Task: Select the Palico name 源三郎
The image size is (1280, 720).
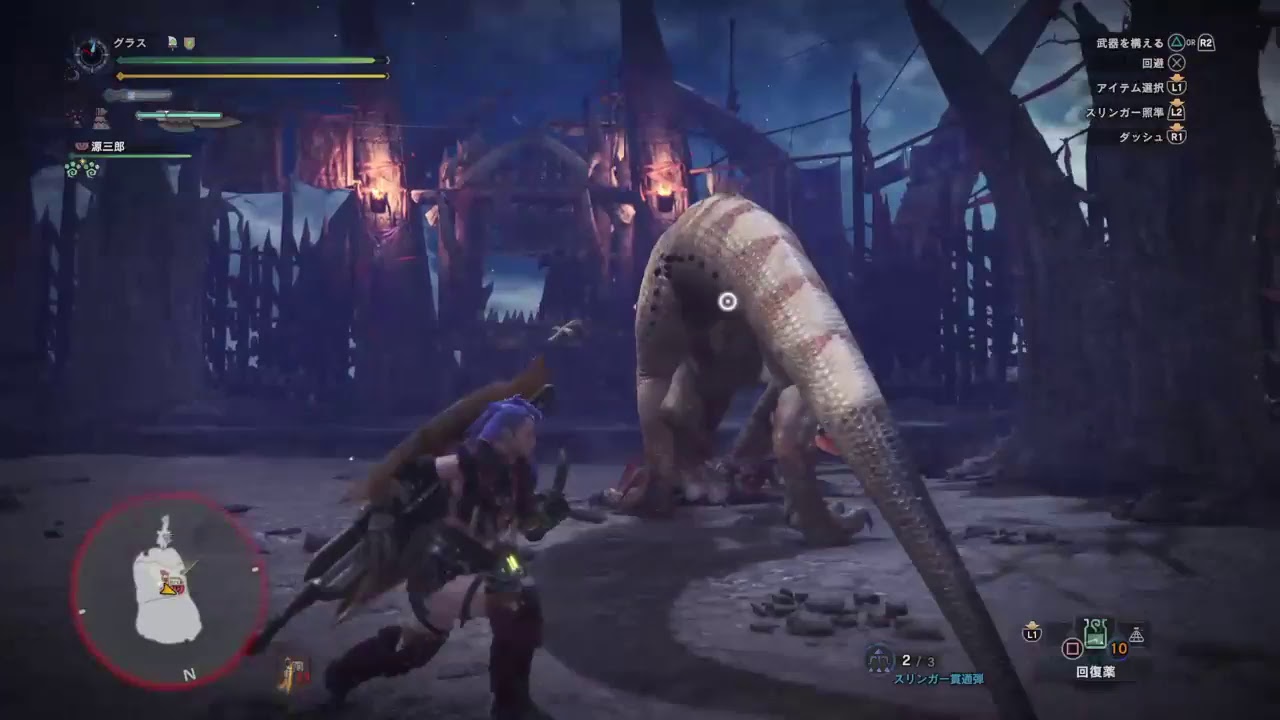Action: point(108,147)
